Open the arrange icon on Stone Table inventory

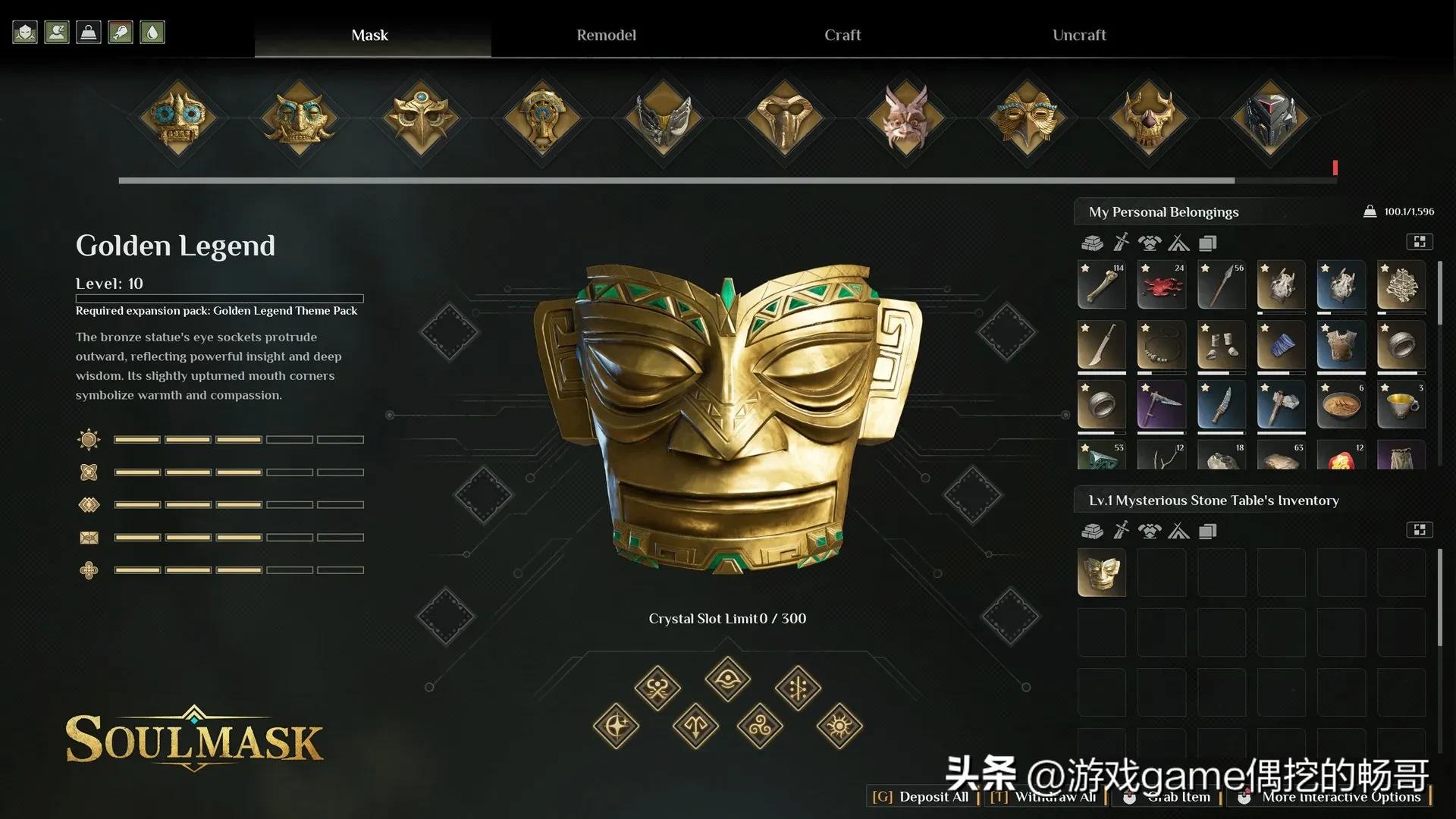click(1420, 529)
